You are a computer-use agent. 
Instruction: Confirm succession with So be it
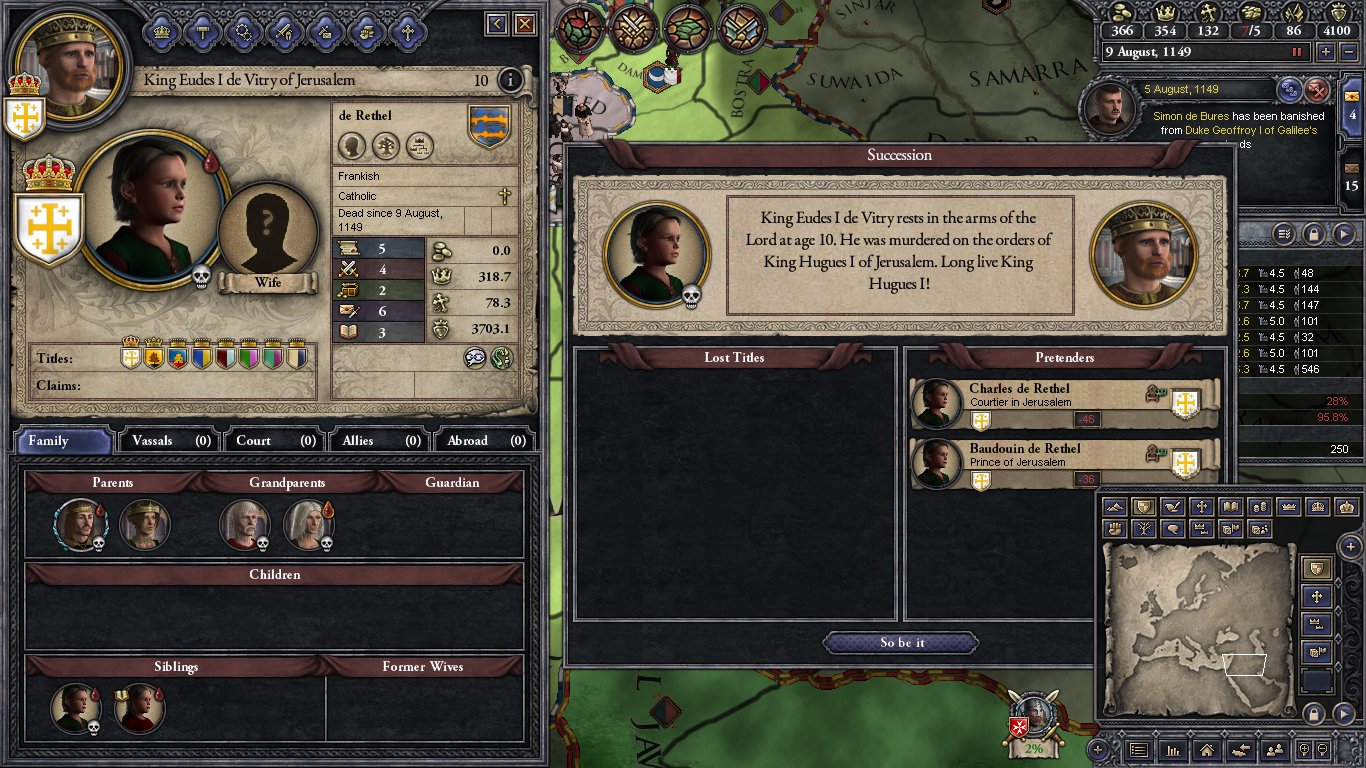click(901, 643)
